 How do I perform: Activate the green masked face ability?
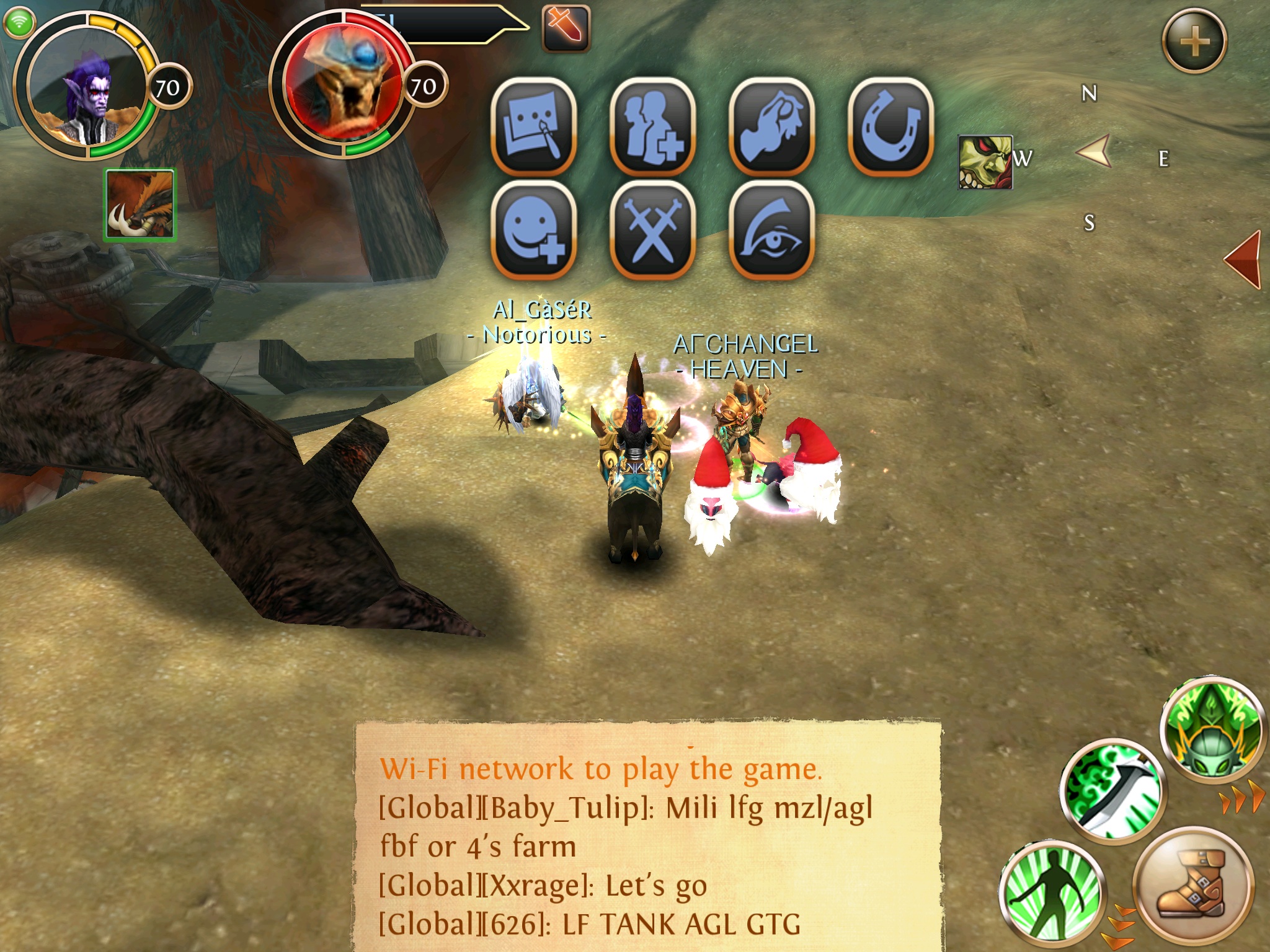tap(1212, 734)
